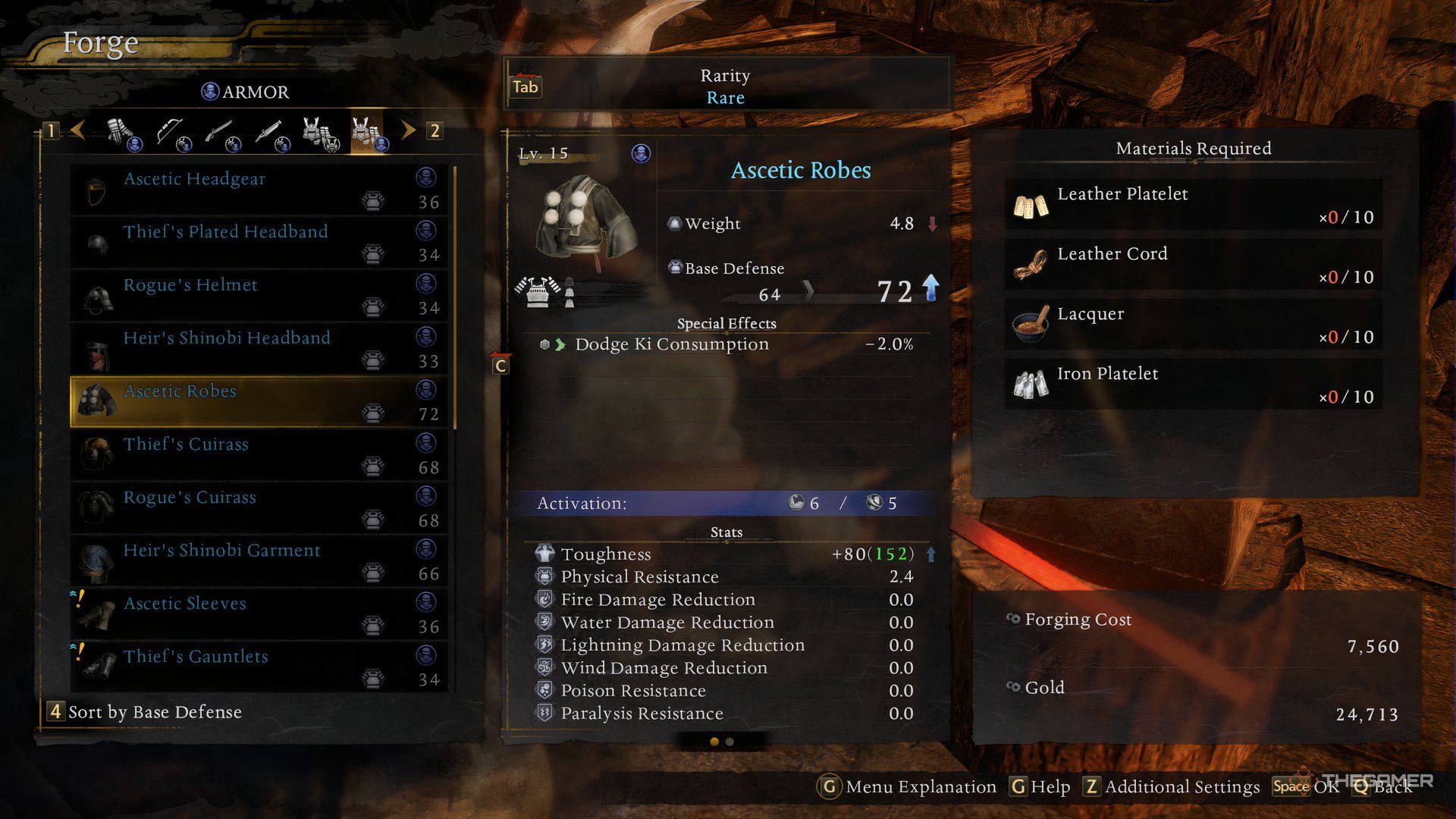Open the rifle category tab
This screenshot has width=1456, height=819.
coord(220,132)
